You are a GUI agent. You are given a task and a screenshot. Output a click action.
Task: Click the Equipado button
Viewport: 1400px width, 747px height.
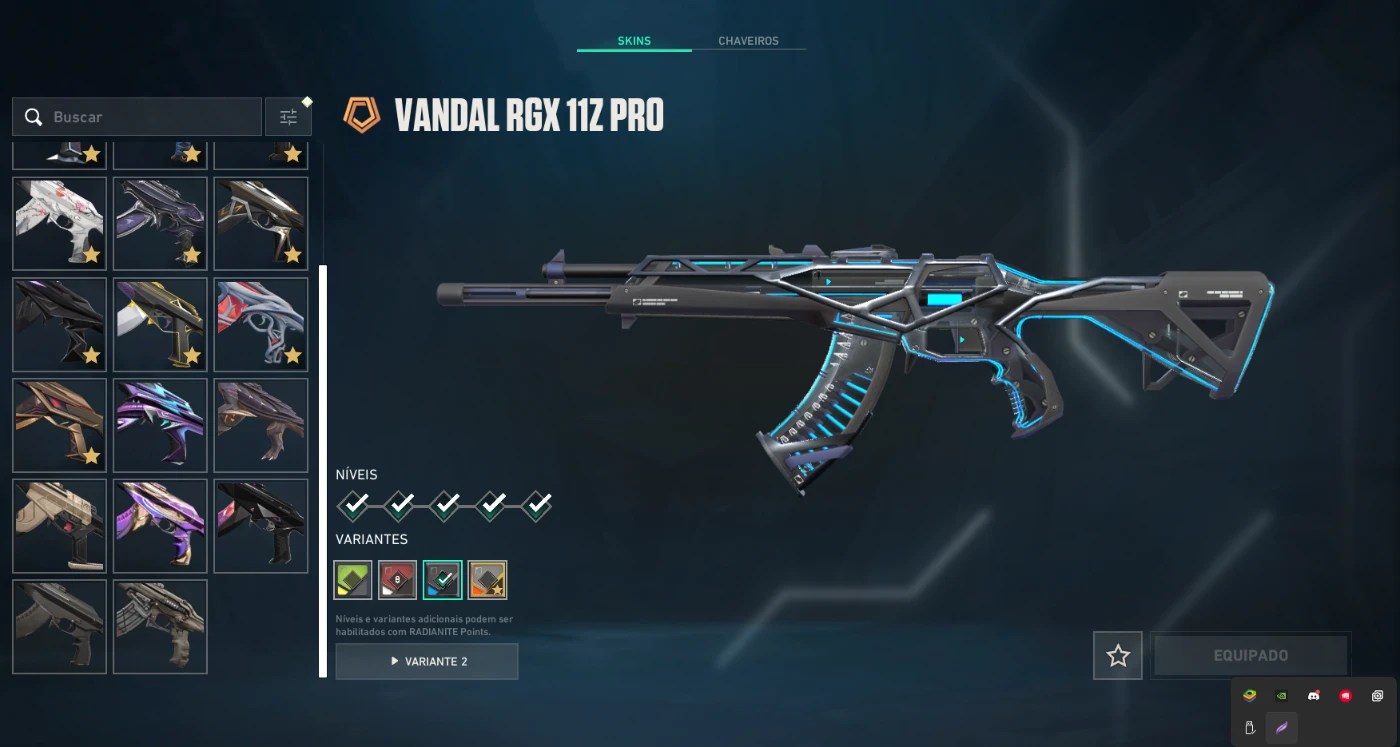point(1250,656)
